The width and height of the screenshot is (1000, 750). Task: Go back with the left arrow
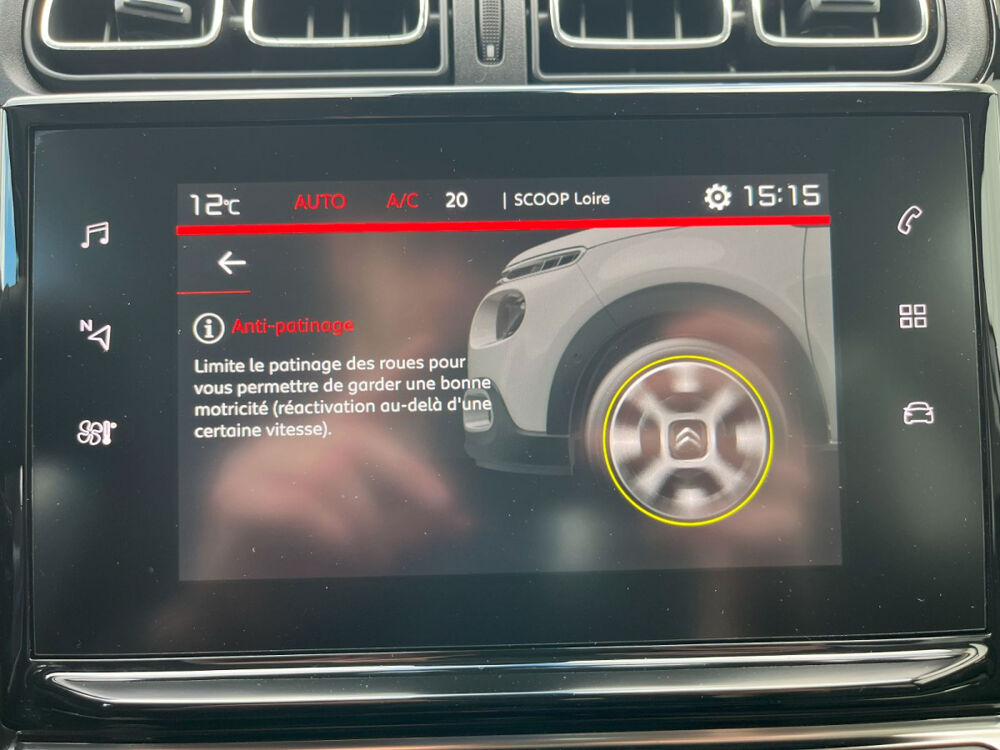[232, 263]
